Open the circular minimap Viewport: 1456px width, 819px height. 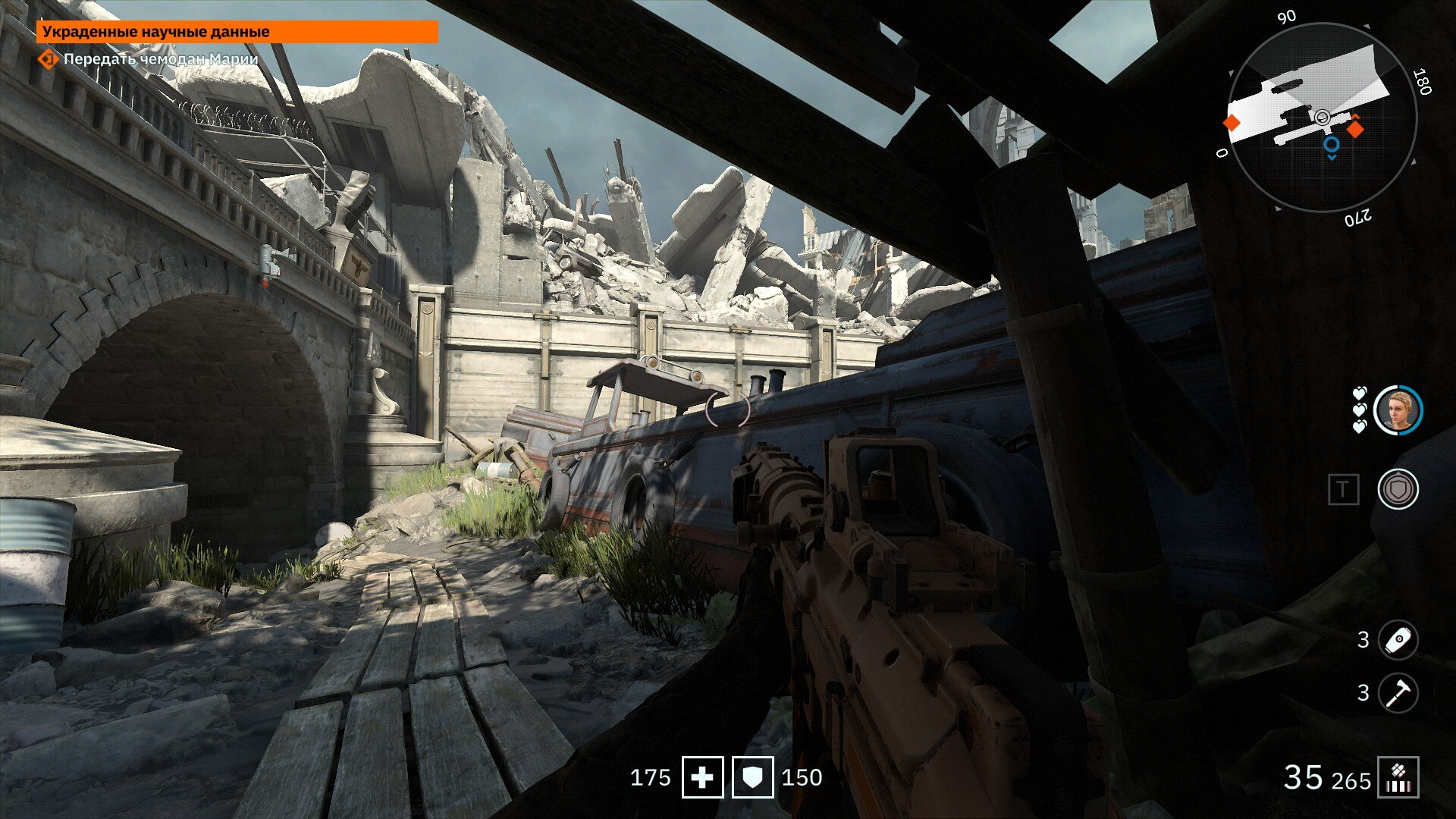[1321, 118]
